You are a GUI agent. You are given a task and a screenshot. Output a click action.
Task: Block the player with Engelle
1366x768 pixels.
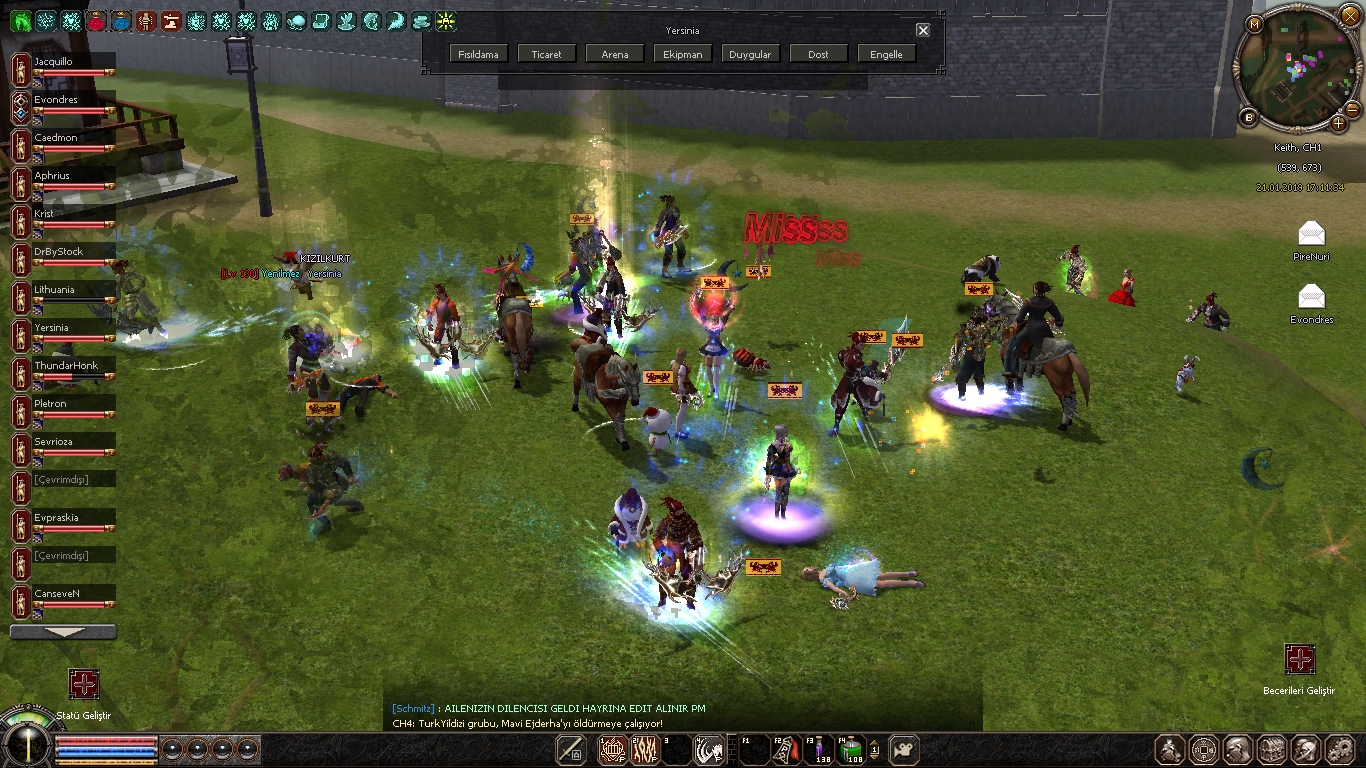[x=886, y=54]
